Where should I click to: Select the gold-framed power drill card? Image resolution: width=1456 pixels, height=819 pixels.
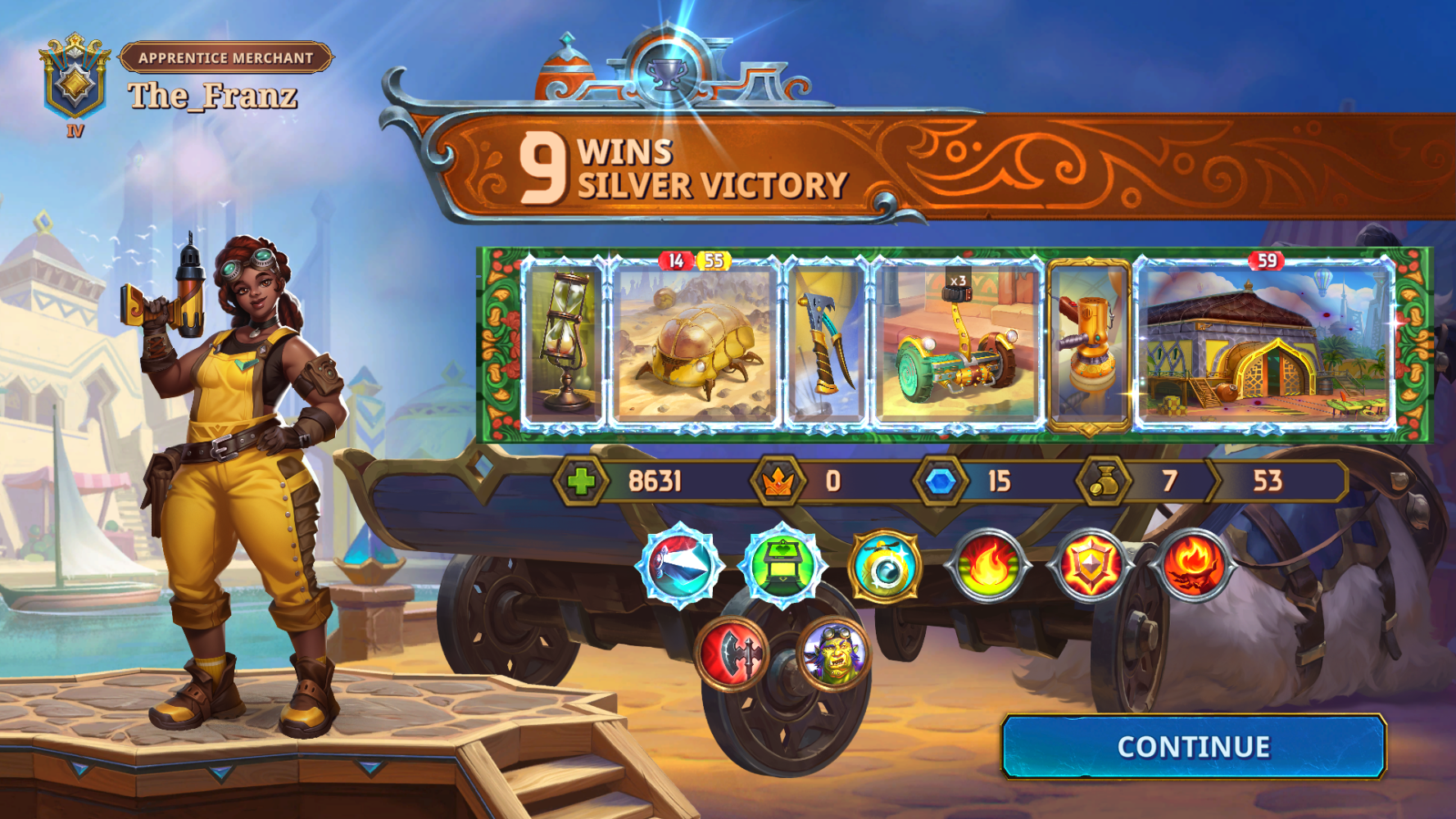coord(1089,344)
